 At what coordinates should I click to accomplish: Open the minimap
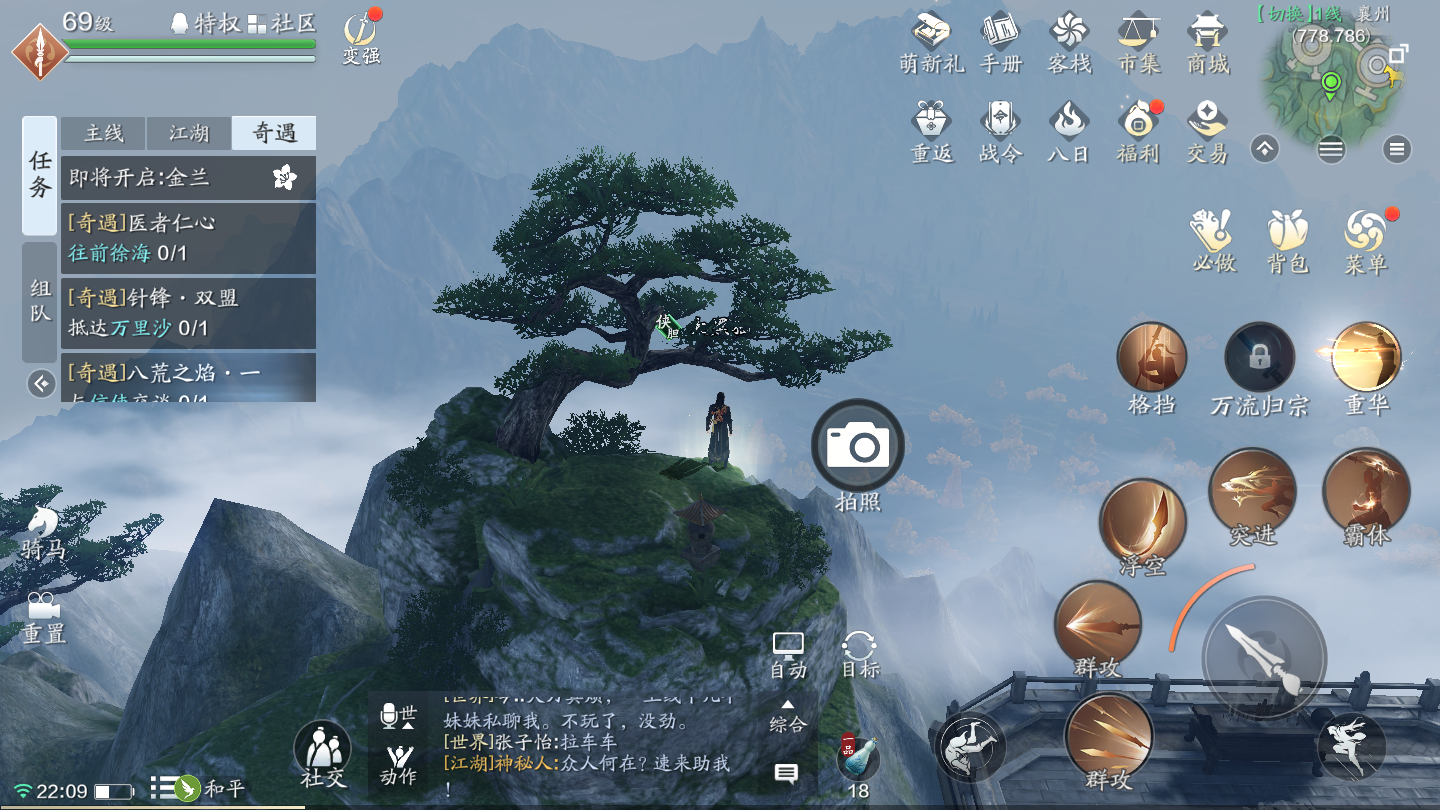point(1328,78)
